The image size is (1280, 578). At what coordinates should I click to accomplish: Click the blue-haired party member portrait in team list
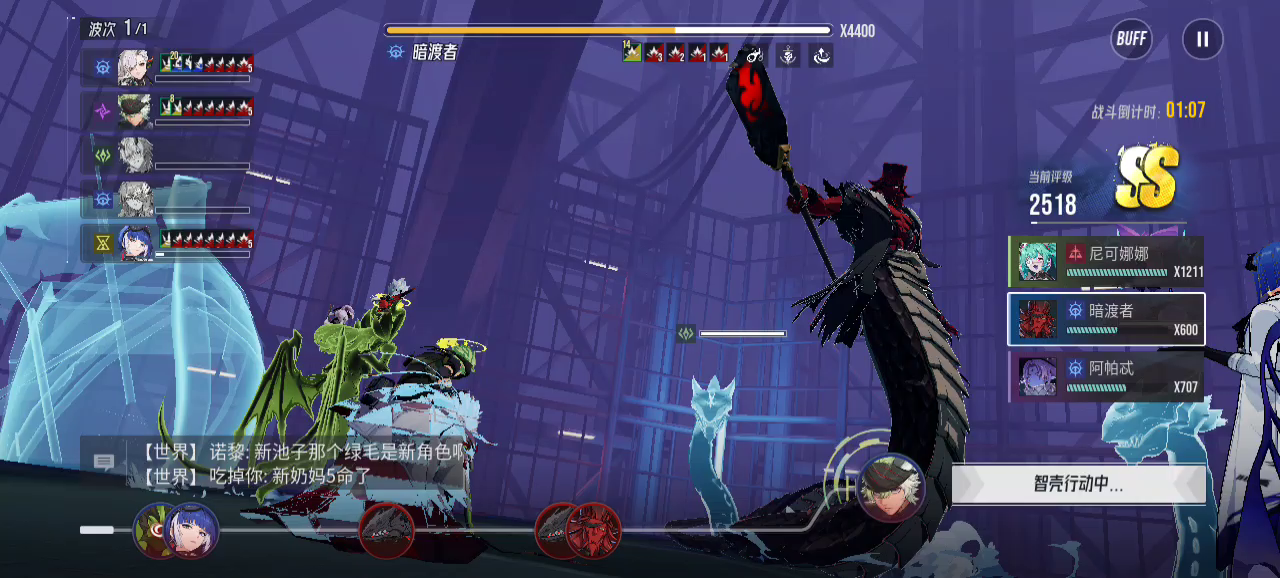point(135,242)
